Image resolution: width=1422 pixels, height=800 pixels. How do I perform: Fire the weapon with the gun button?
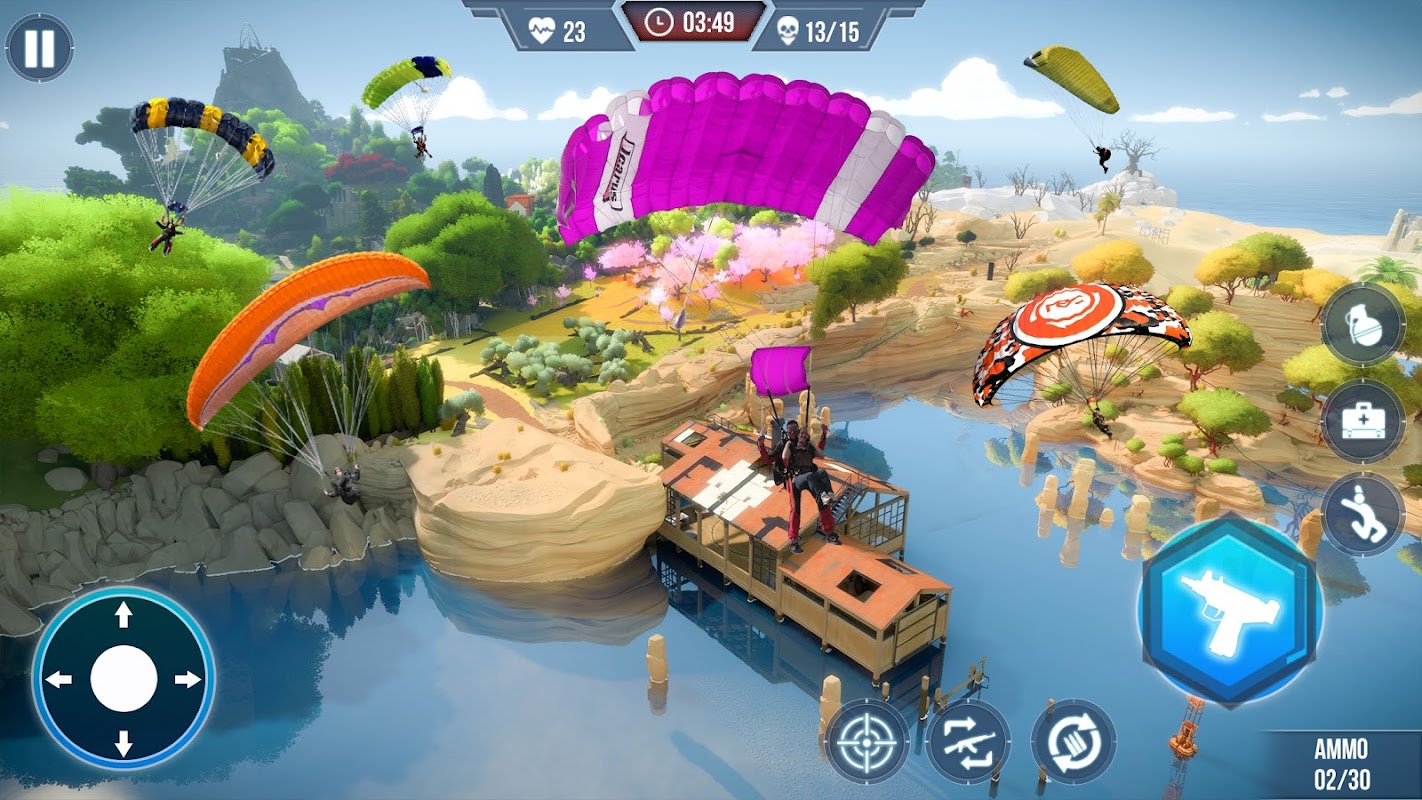tap(1231, 610)
